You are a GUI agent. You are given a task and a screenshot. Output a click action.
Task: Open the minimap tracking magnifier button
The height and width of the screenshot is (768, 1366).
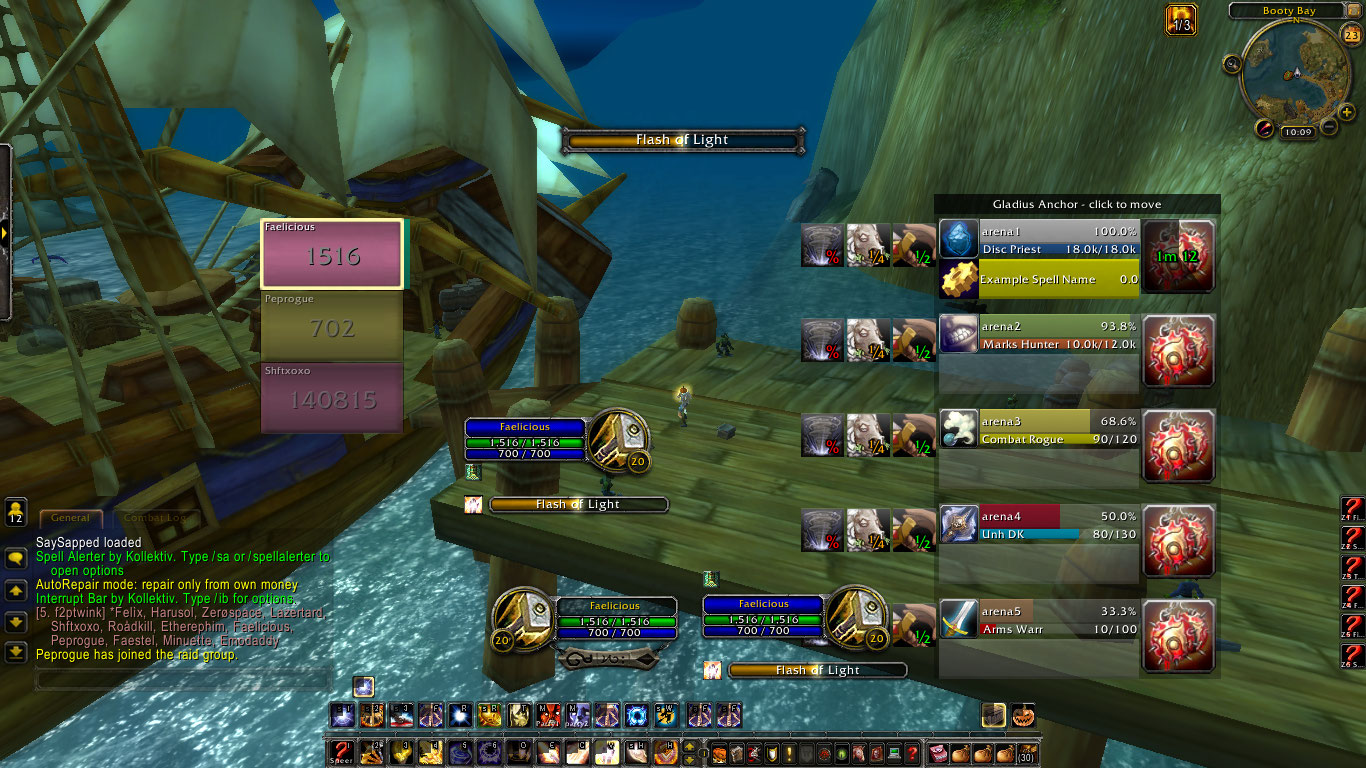[x=1232, y=64]
